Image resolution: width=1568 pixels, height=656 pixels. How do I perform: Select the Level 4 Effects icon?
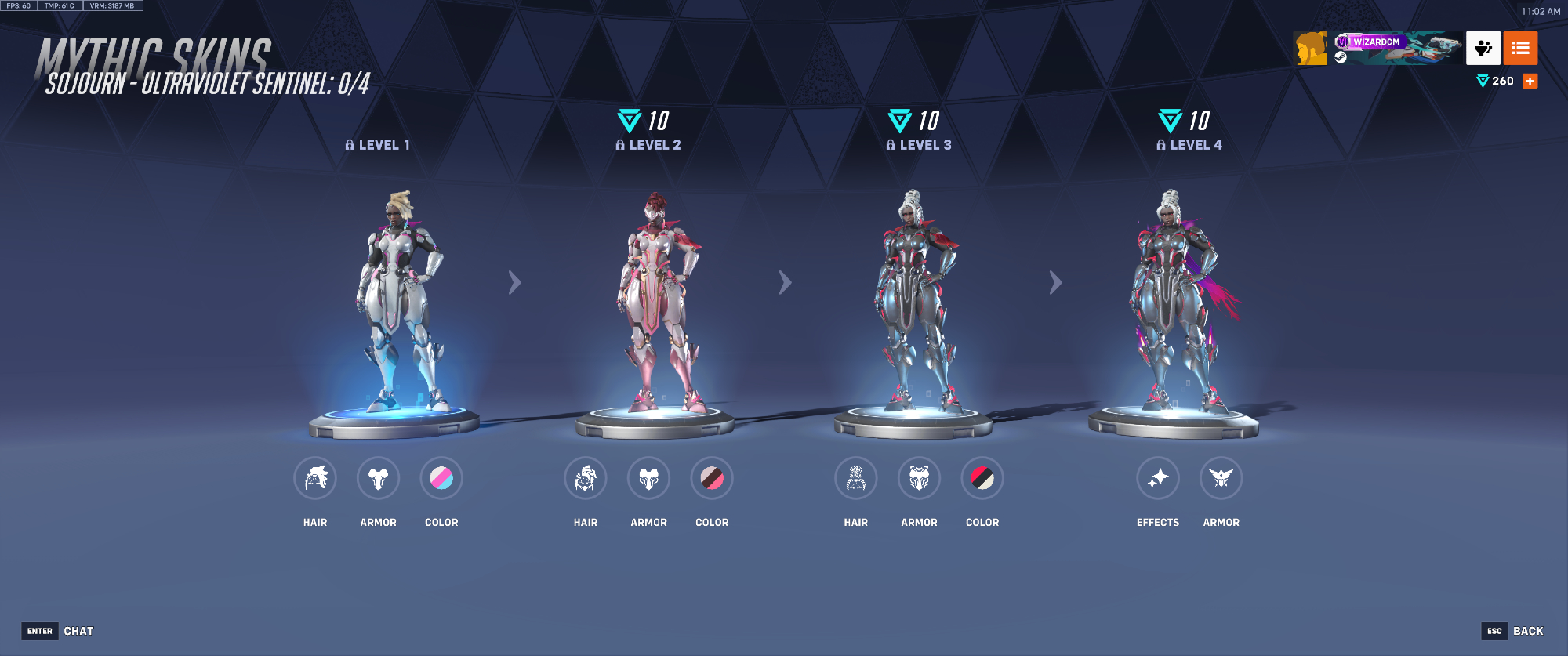tap(1158, 478)
